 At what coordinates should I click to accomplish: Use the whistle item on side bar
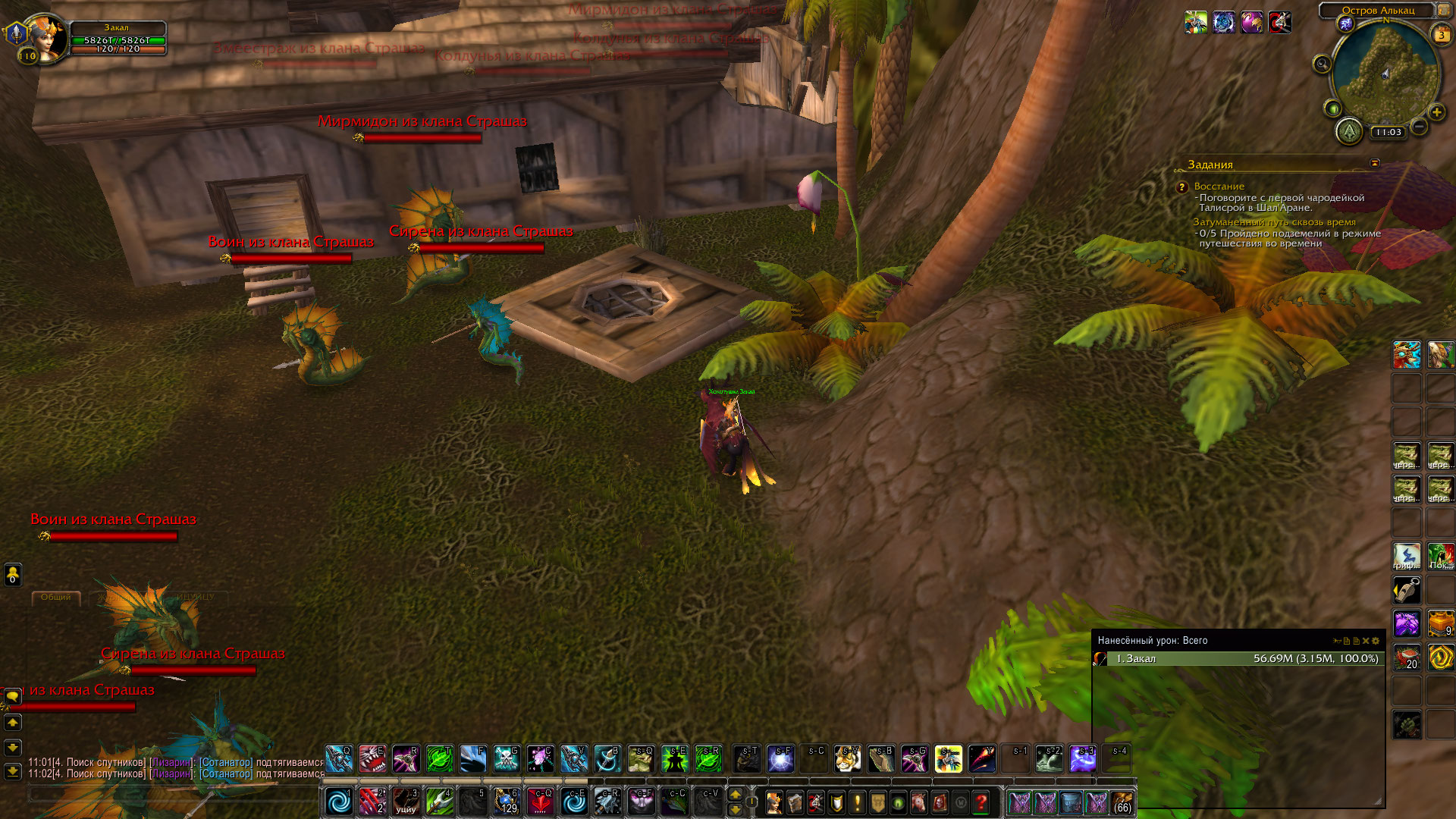(1406, 590)
